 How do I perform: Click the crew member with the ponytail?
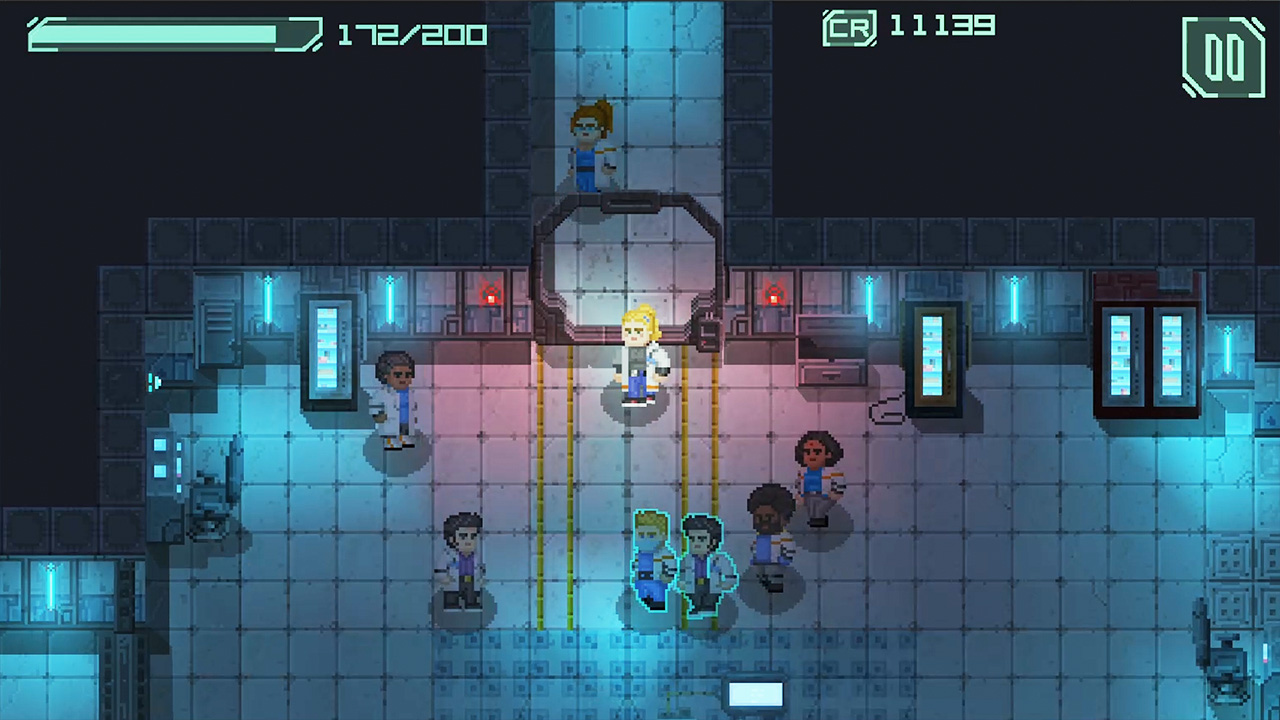pyautogui.click(x=818, y=465)
